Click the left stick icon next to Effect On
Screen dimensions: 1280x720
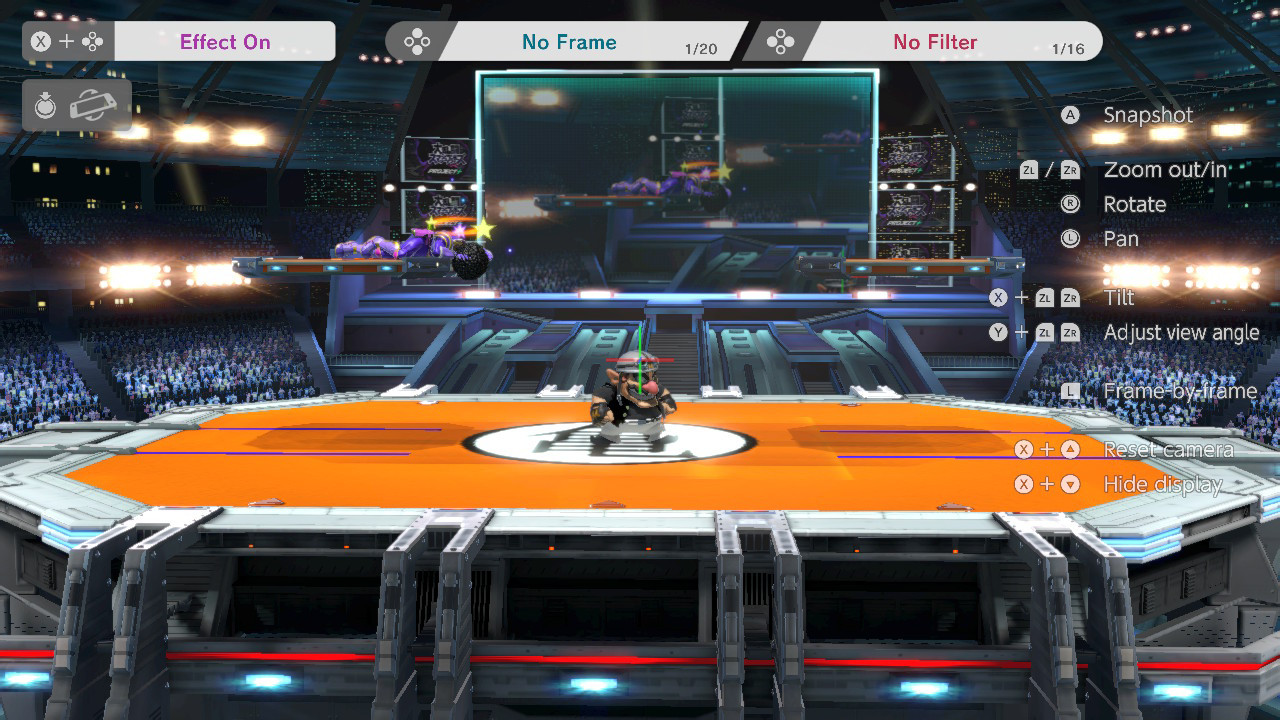point(90,41)
